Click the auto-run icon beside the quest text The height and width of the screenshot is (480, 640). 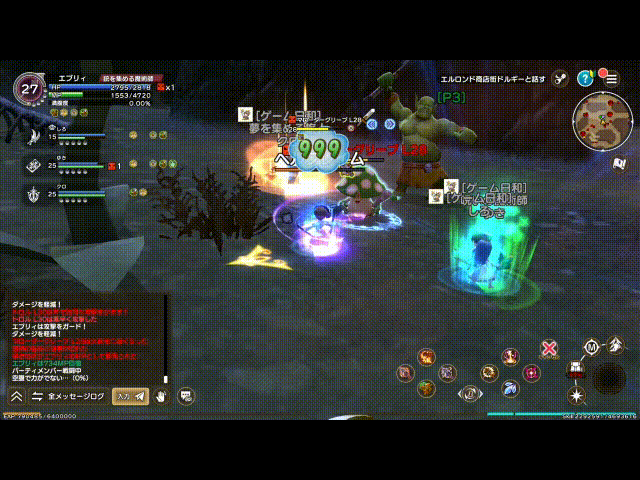[560, 78]
